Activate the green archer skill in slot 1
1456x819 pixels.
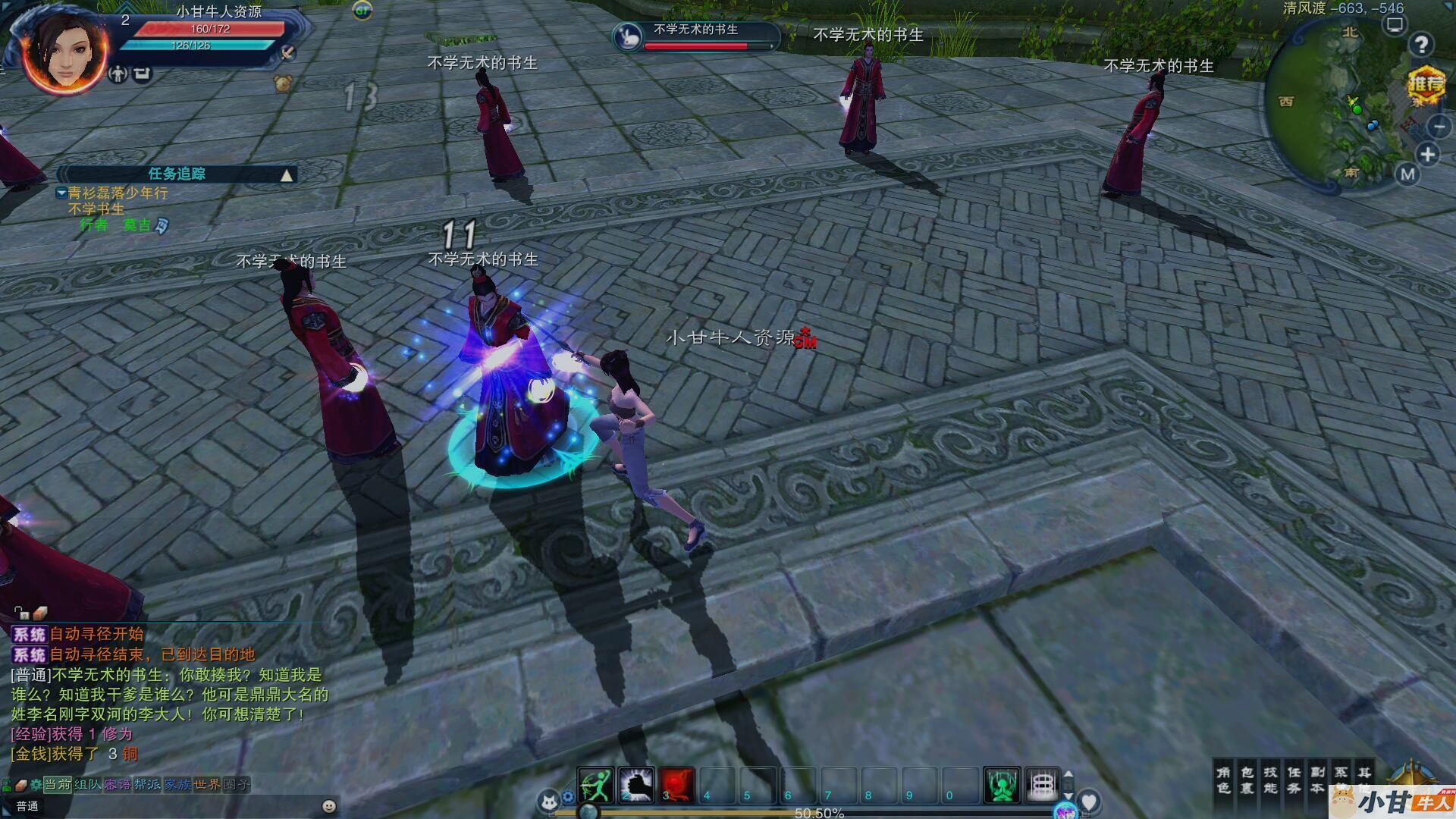595,784
